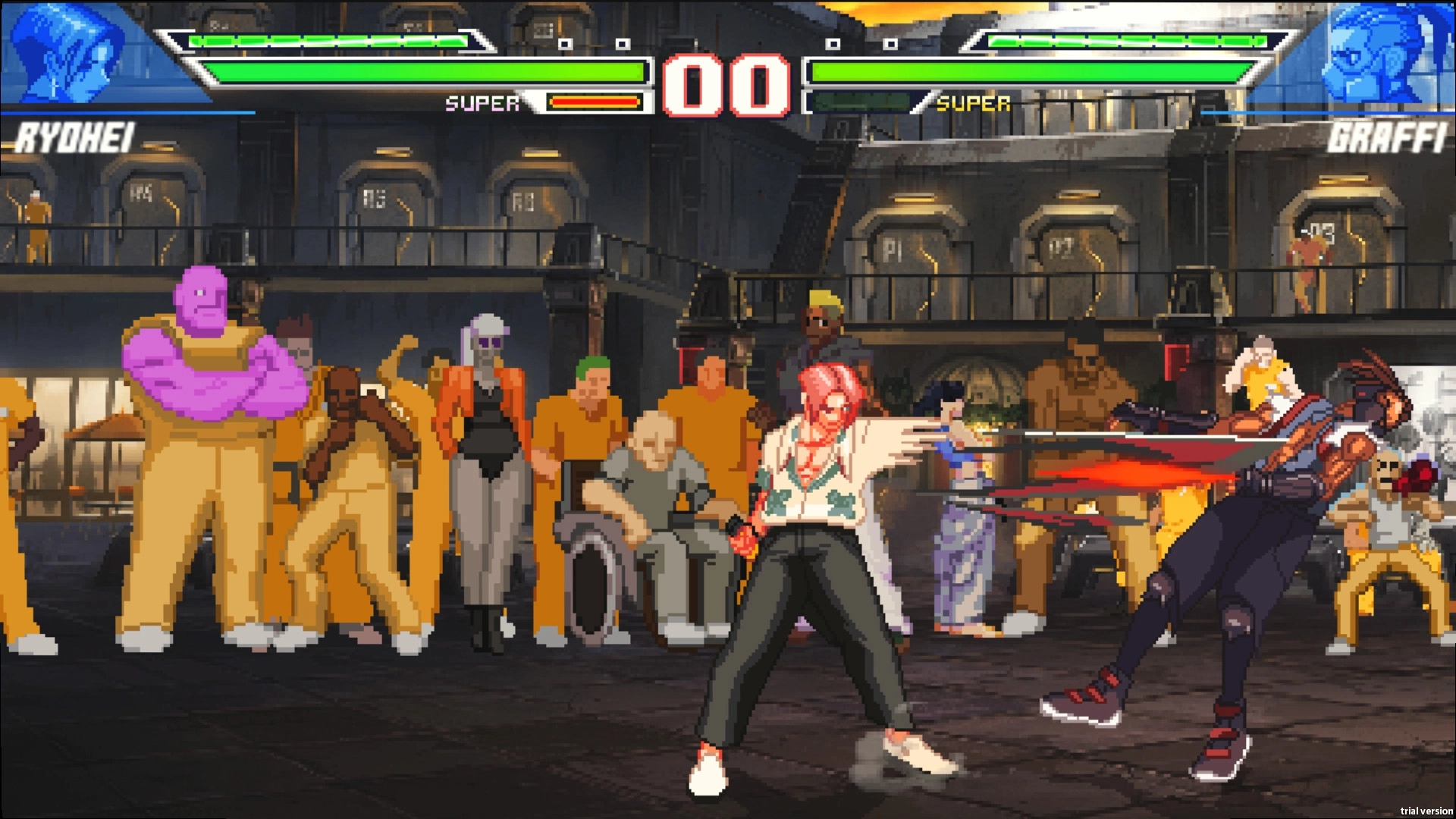Click Graffi's first round-win pip
This screenshot has height=819, width=1456.
point(833,43)
